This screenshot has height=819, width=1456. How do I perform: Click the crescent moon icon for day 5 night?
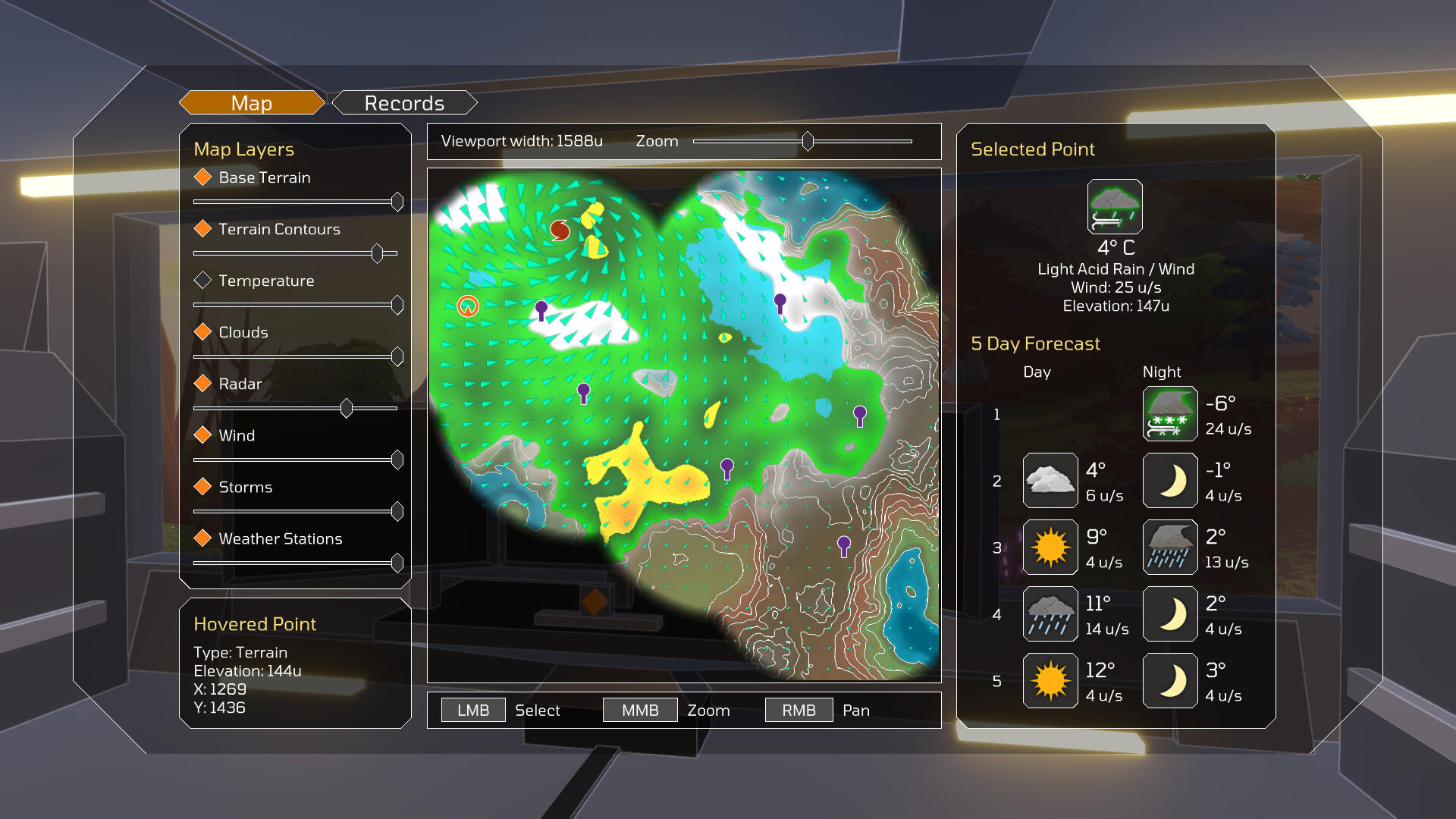tap(1169, 680)
